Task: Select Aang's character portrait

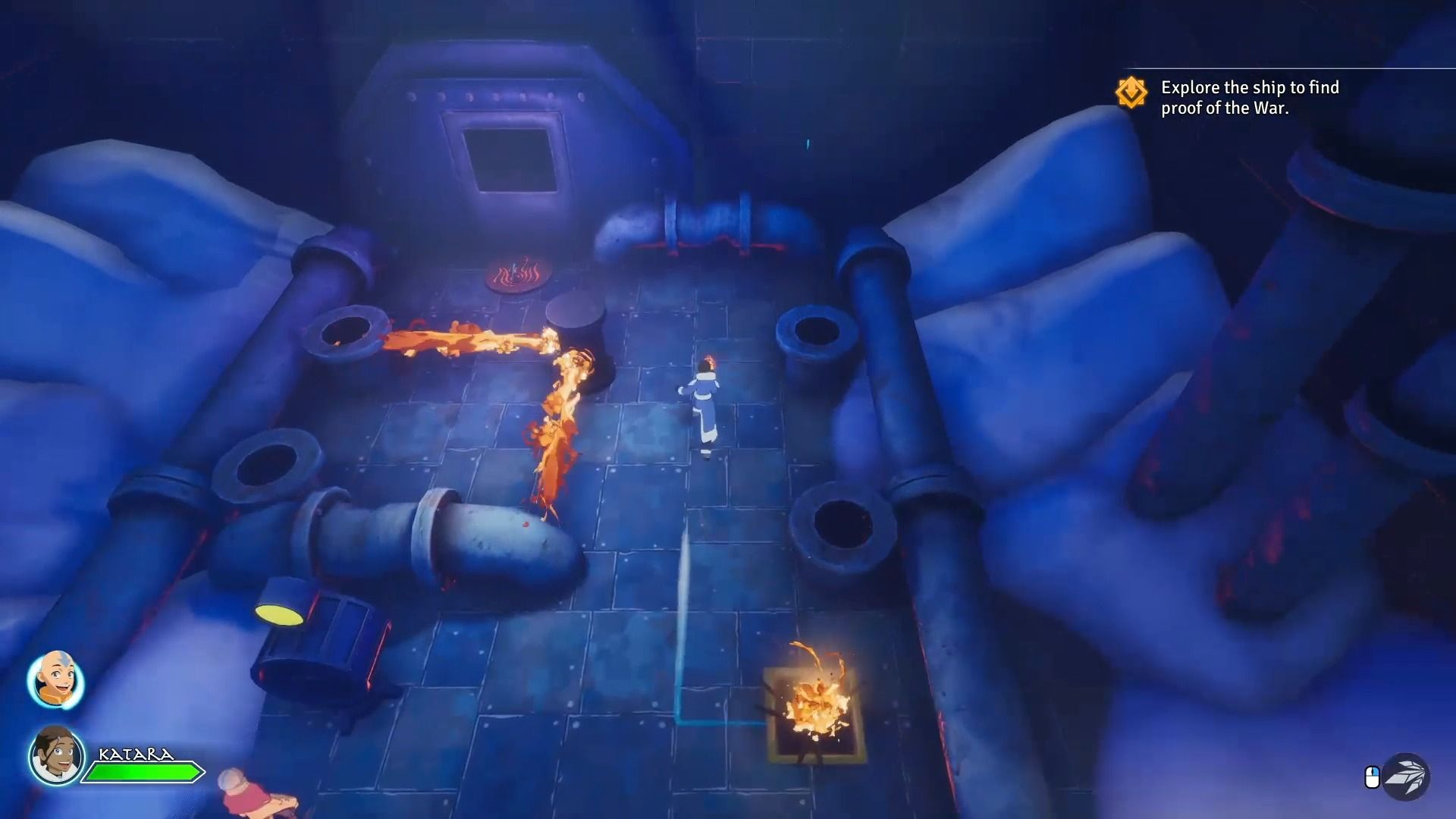Action: click(55, 679)
